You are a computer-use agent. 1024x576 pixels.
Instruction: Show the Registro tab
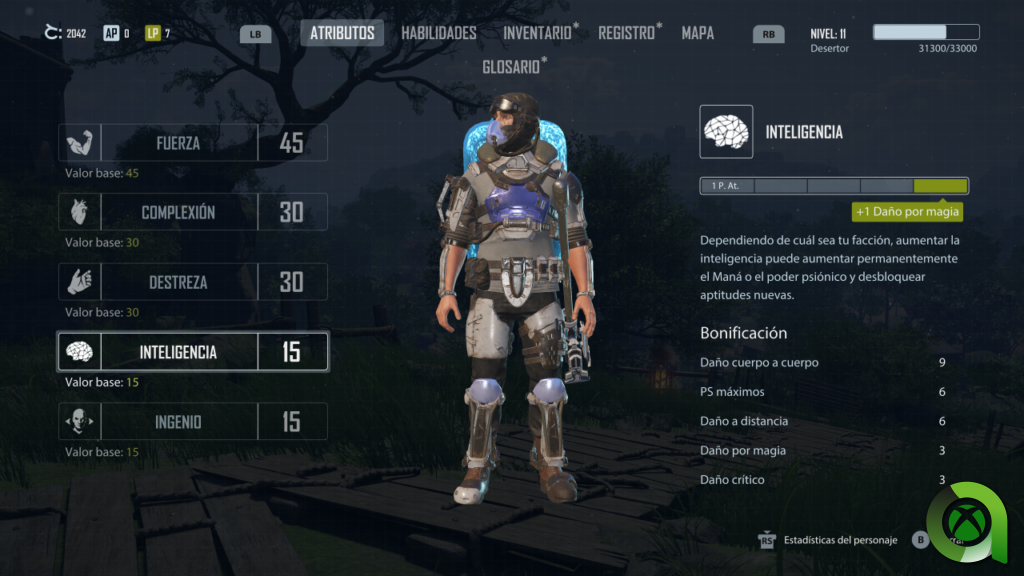click(628, 33)
